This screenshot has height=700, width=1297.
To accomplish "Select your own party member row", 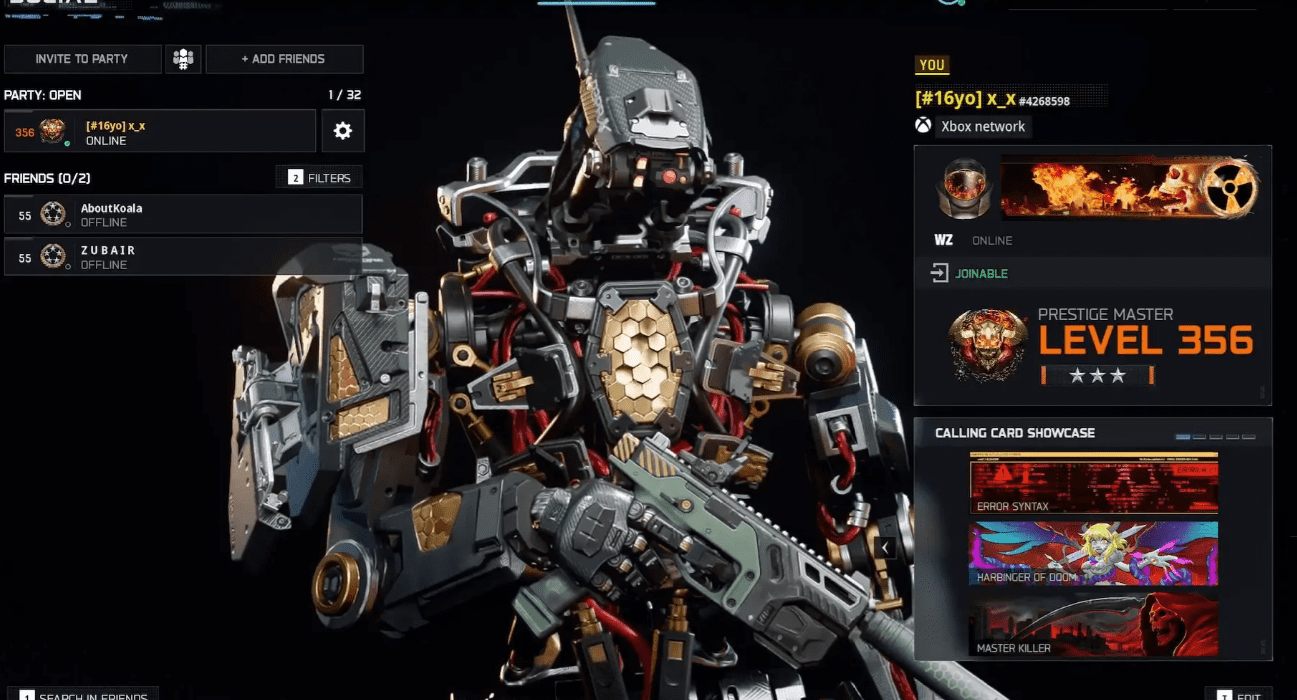I will coord(160,131).
